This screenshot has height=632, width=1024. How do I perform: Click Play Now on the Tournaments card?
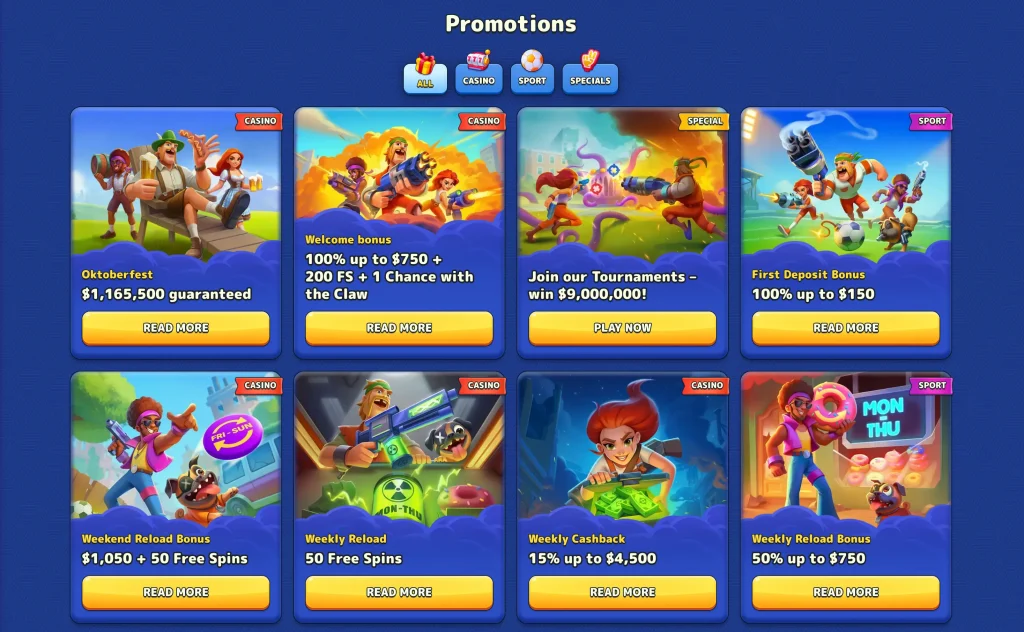[622, 328]
